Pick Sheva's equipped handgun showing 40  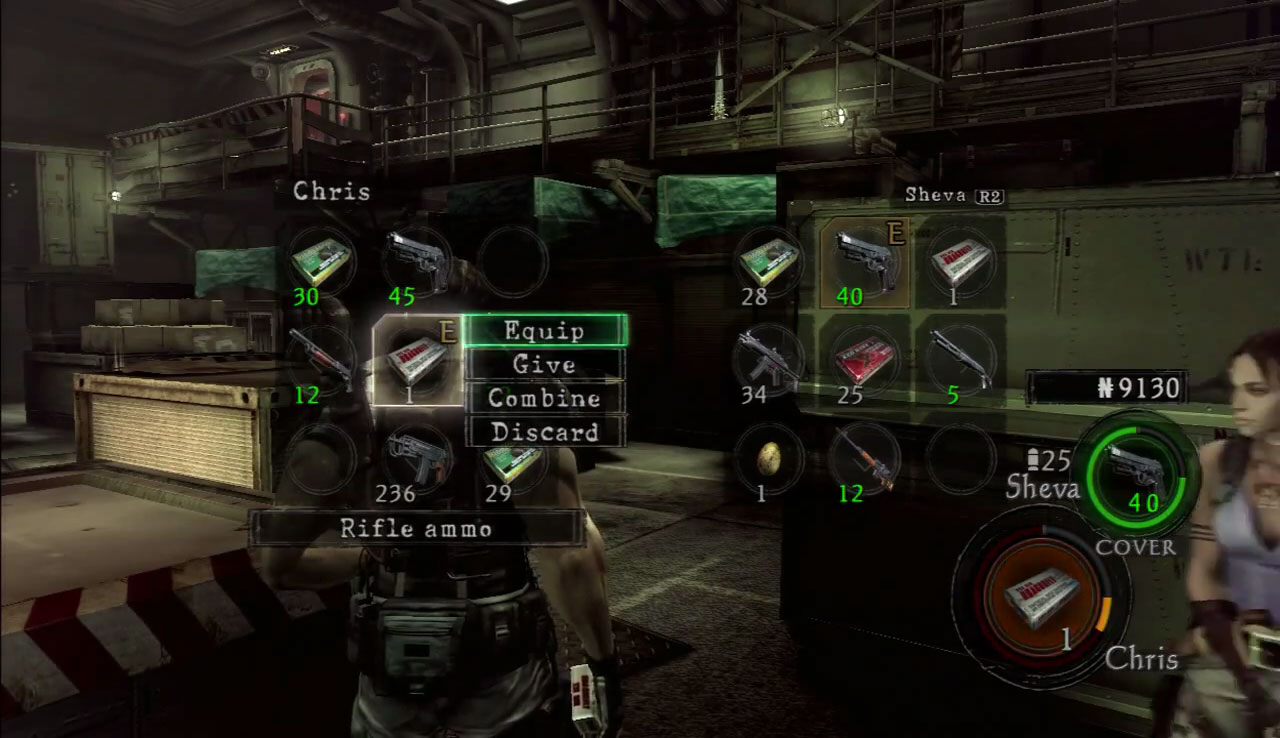click(864, 262)
